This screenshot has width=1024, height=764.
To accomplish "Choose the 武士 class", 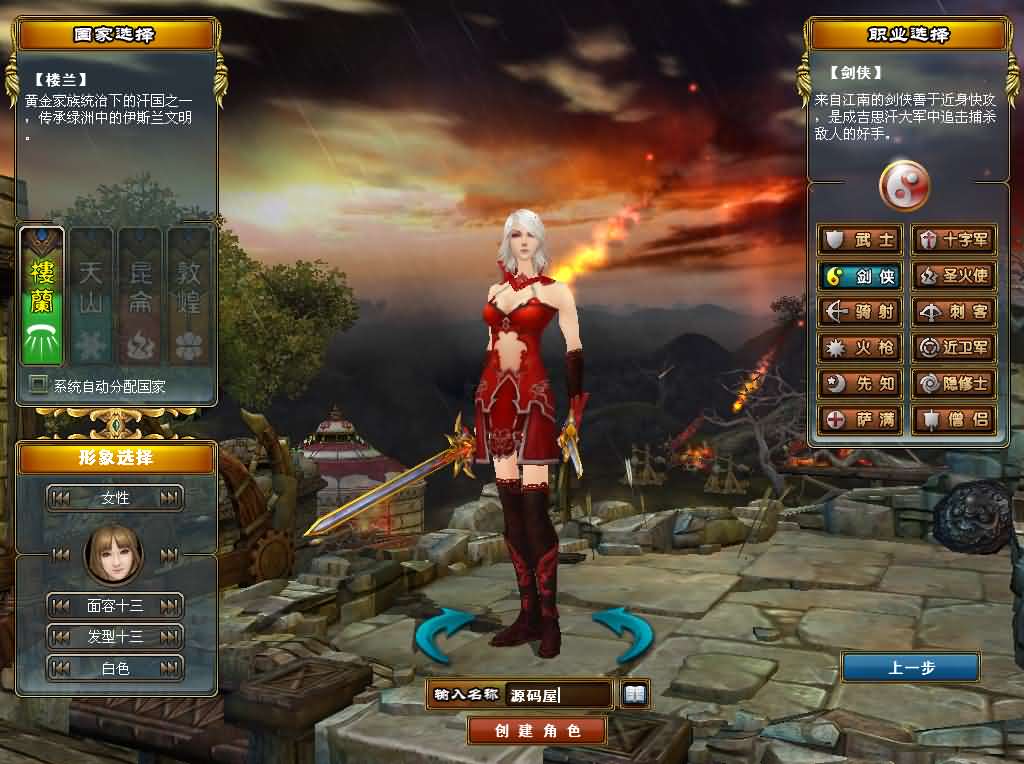I will (x=860, y=240).
